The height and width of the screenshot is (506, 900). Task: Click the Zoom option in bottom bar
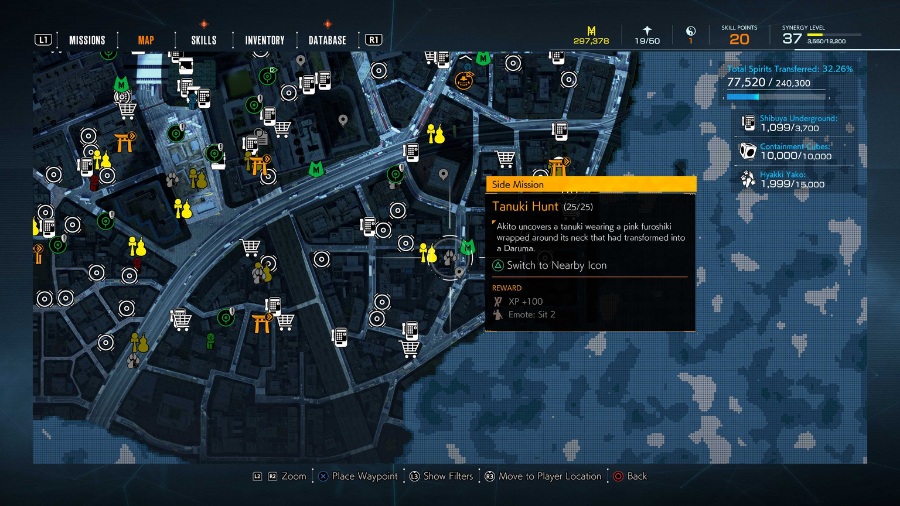point(293,477)
